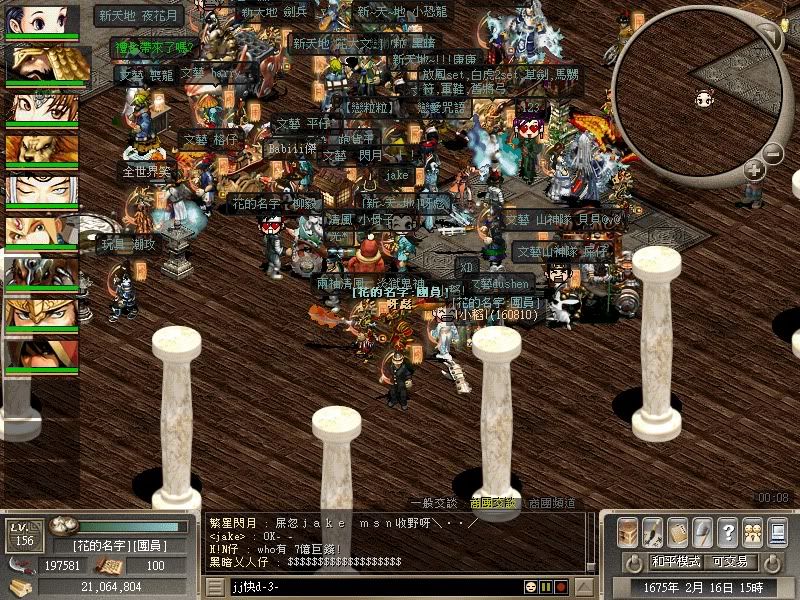Switch to the 商團頻道 chat tab
This screenshot has width=800, height=600.
552,503
